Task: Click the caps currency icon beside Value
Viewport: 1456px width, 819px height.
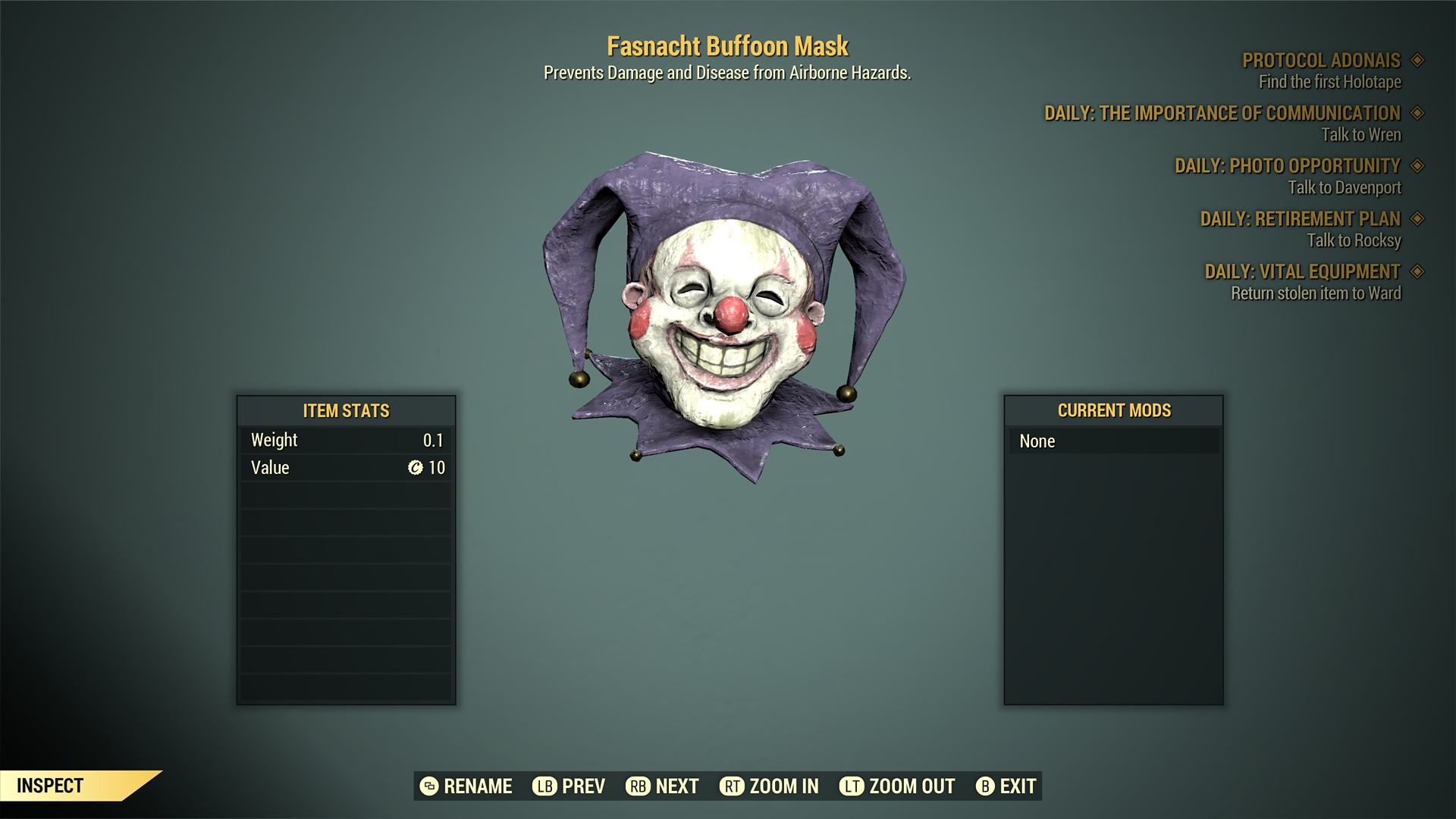Action: [414, 468]
